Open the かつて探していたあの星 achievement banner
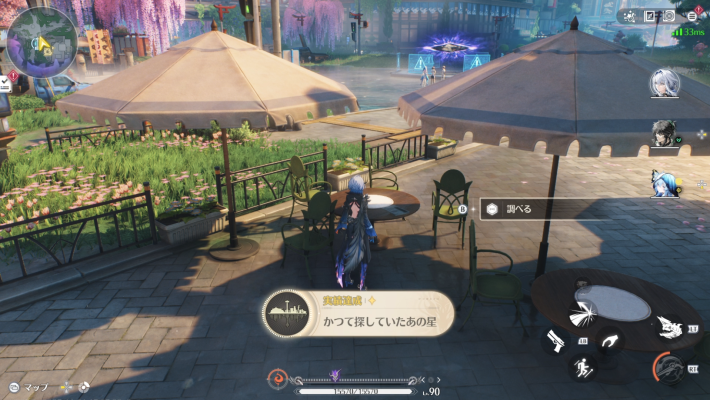The width and height of the screenshot is (710, 400). [357, 313]
